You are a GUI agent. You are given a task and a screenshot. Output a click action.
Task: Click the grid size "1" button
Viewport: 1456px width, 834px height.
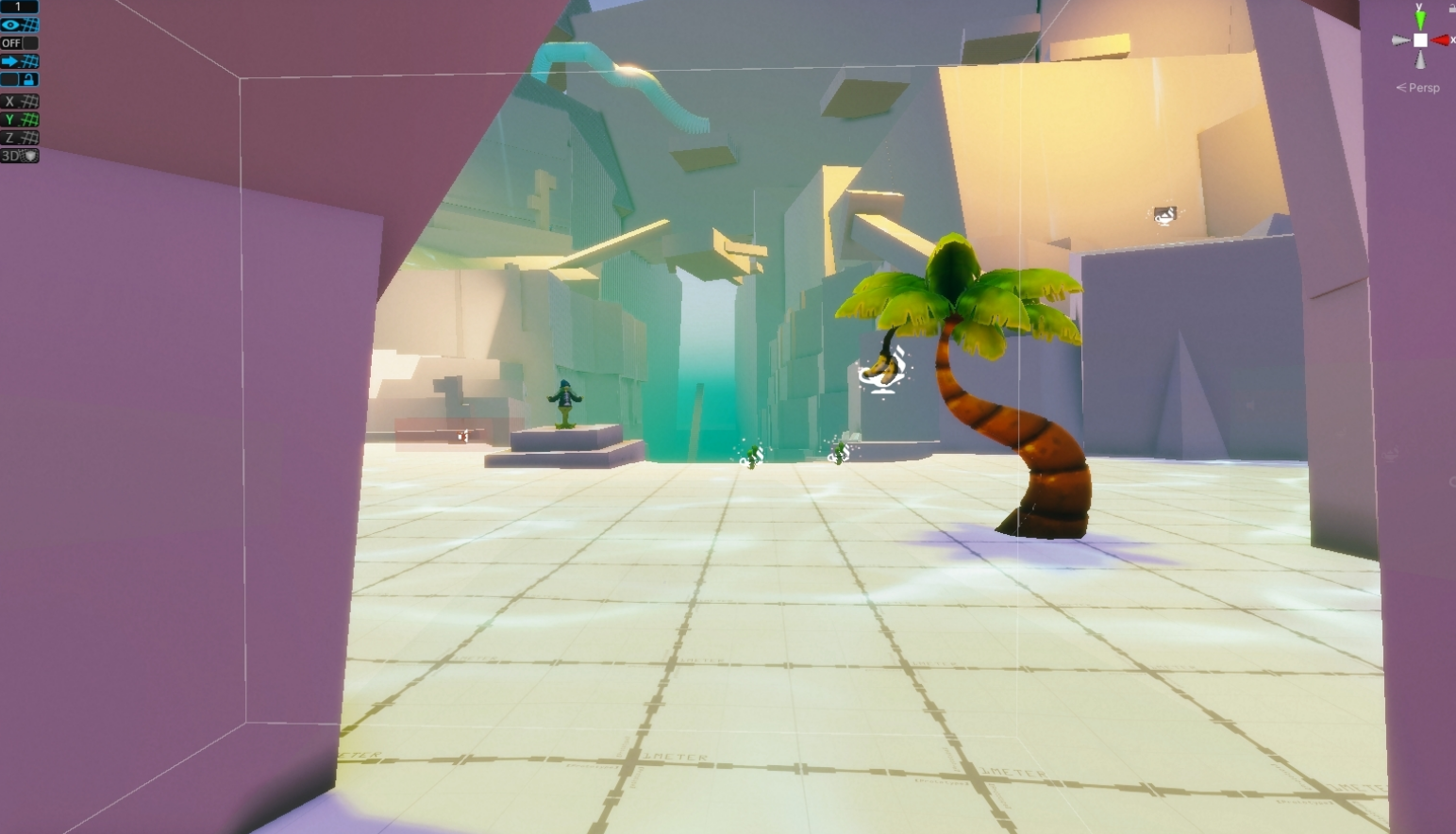coord(19,7)
